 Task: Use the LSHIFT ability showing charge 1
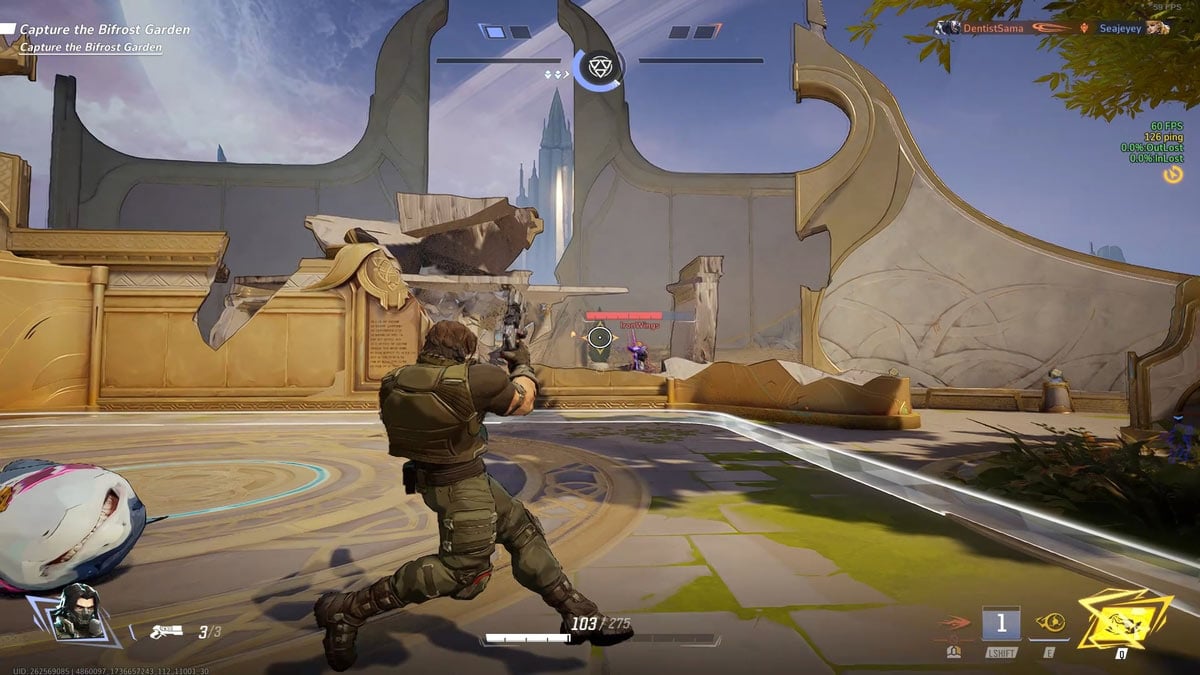tap(1001, 624)
